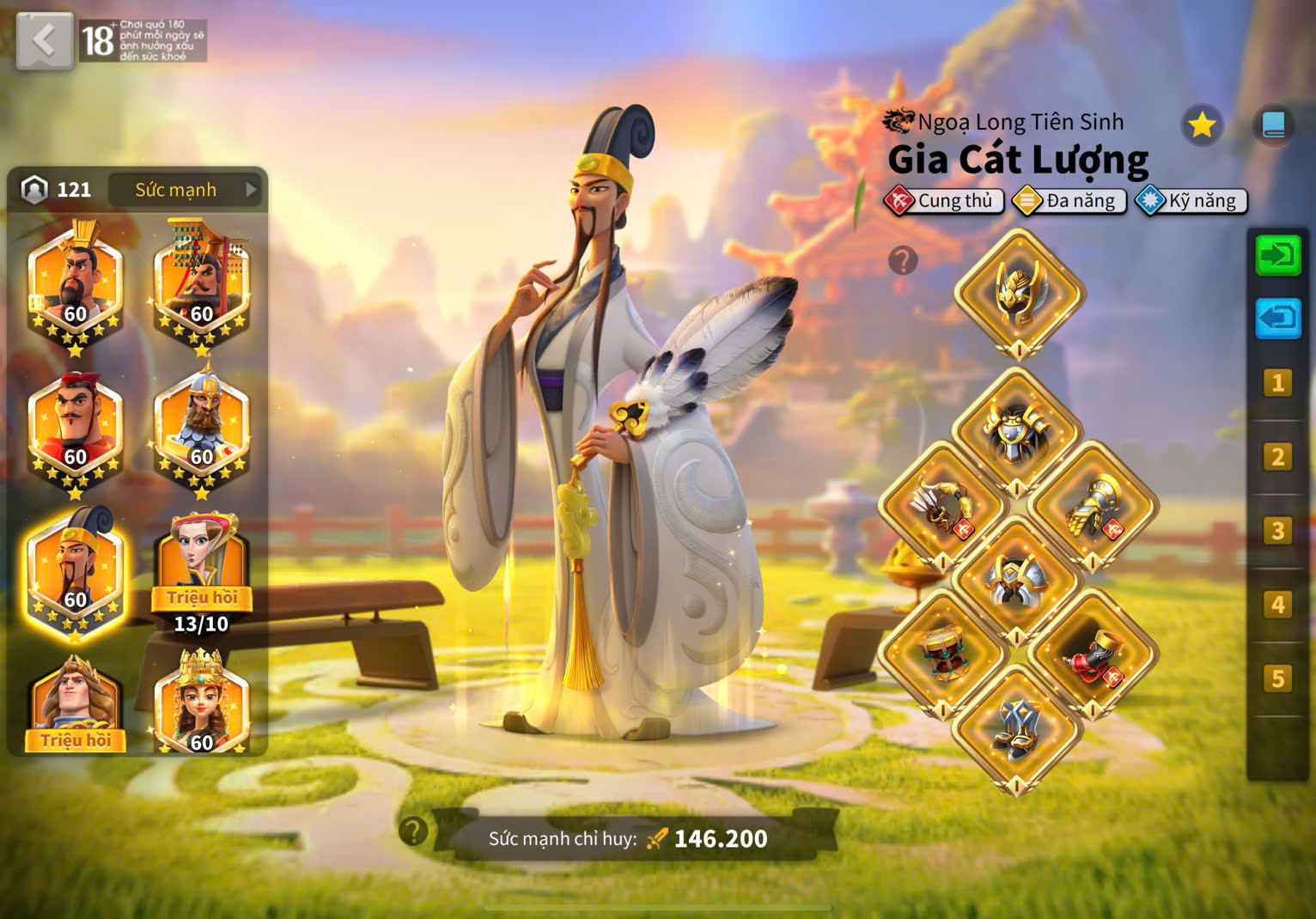Switch to equipment preset 3
Screen dimensions: 1316x919
point(1277,531)
